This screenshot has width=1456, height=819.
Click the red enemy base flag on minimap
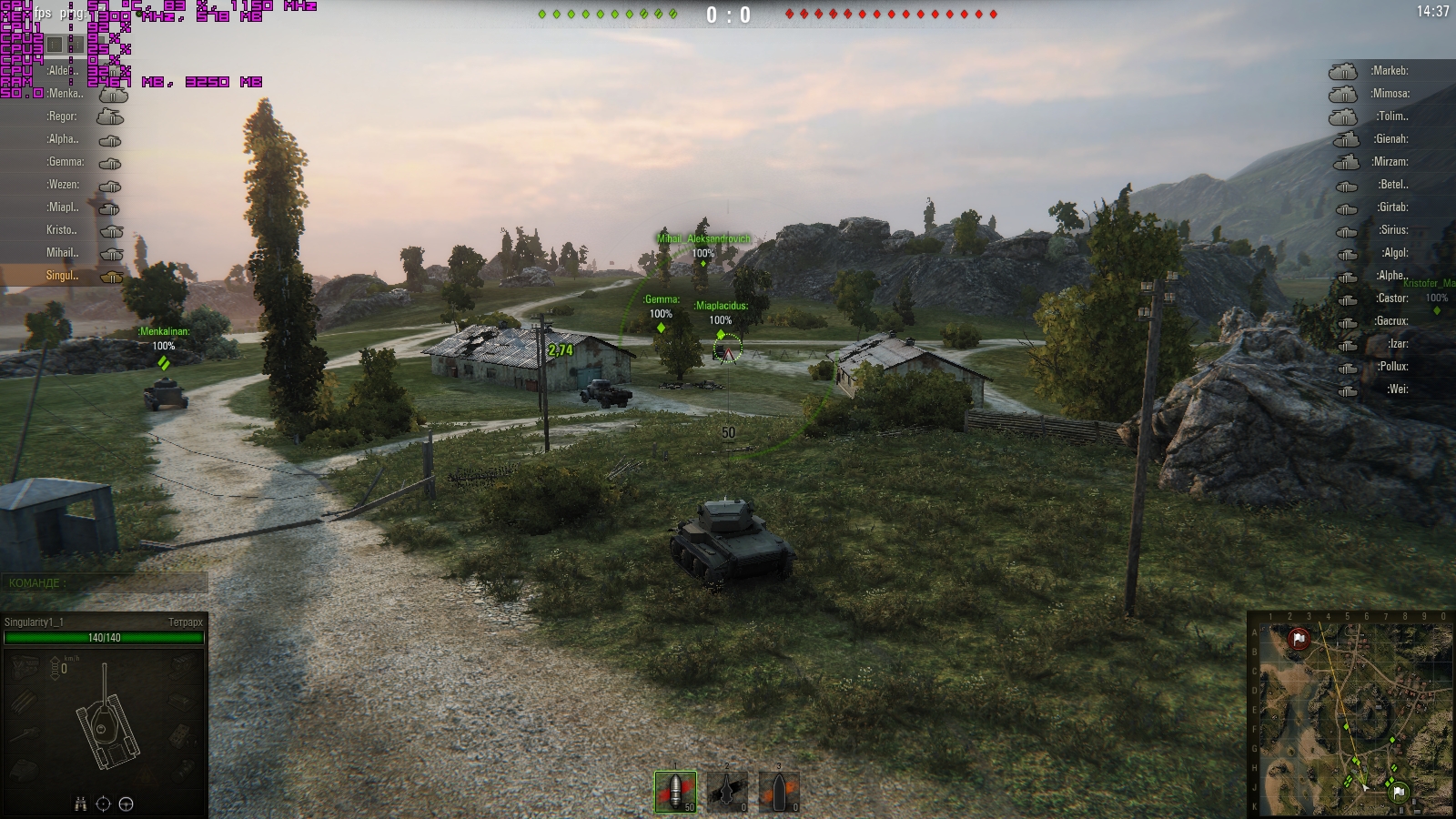(1299, 640)
